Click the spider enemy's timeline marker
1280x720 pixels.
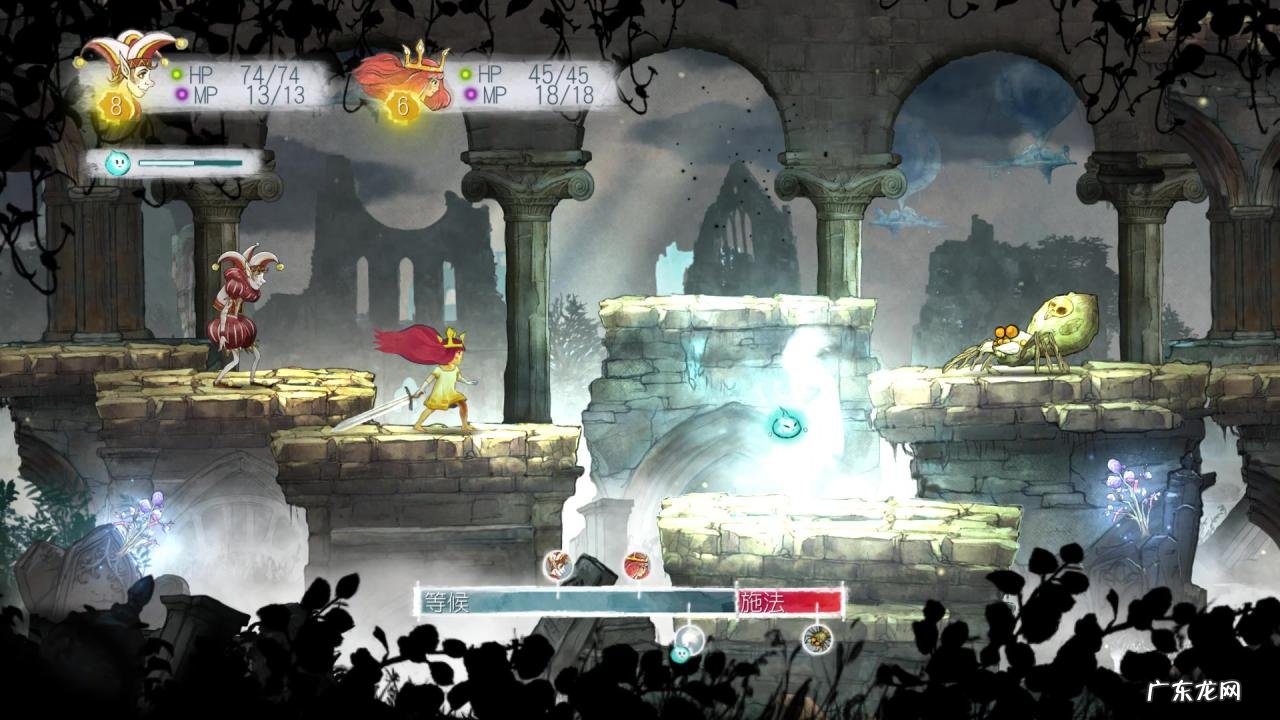click(x=817, y=638)
